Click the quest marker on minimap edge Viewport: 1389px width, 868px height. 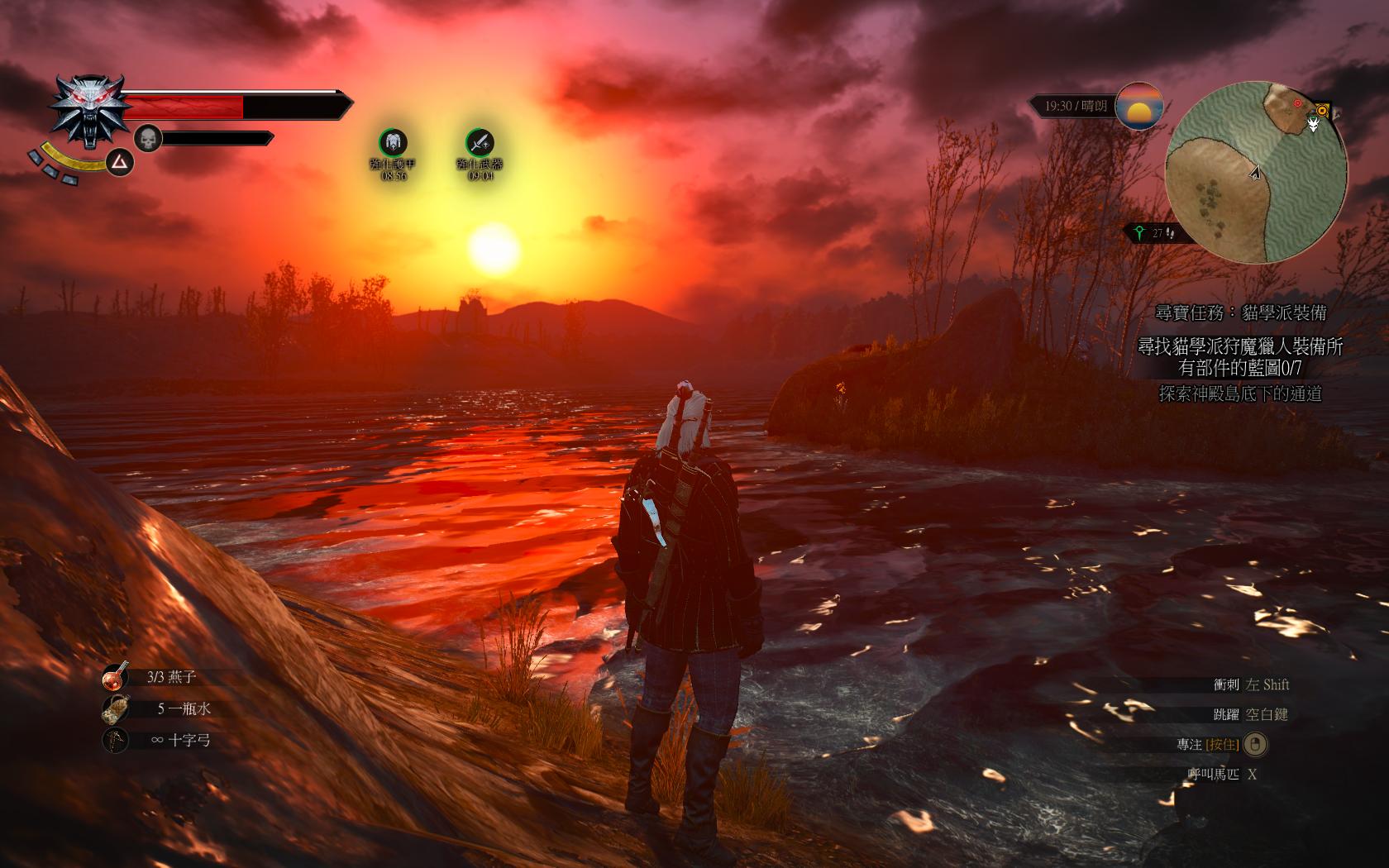point(1322,110)
